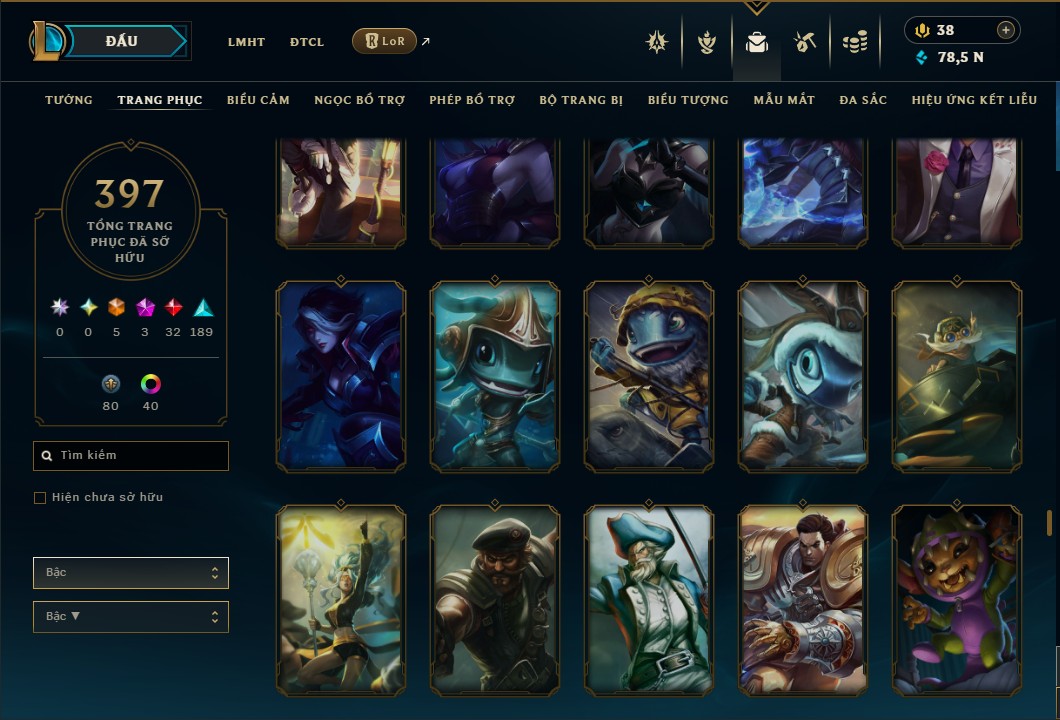Go to the PHÉP BỔ TRỢ tab
Screen dimensions: 1060x720
[472, 100]
